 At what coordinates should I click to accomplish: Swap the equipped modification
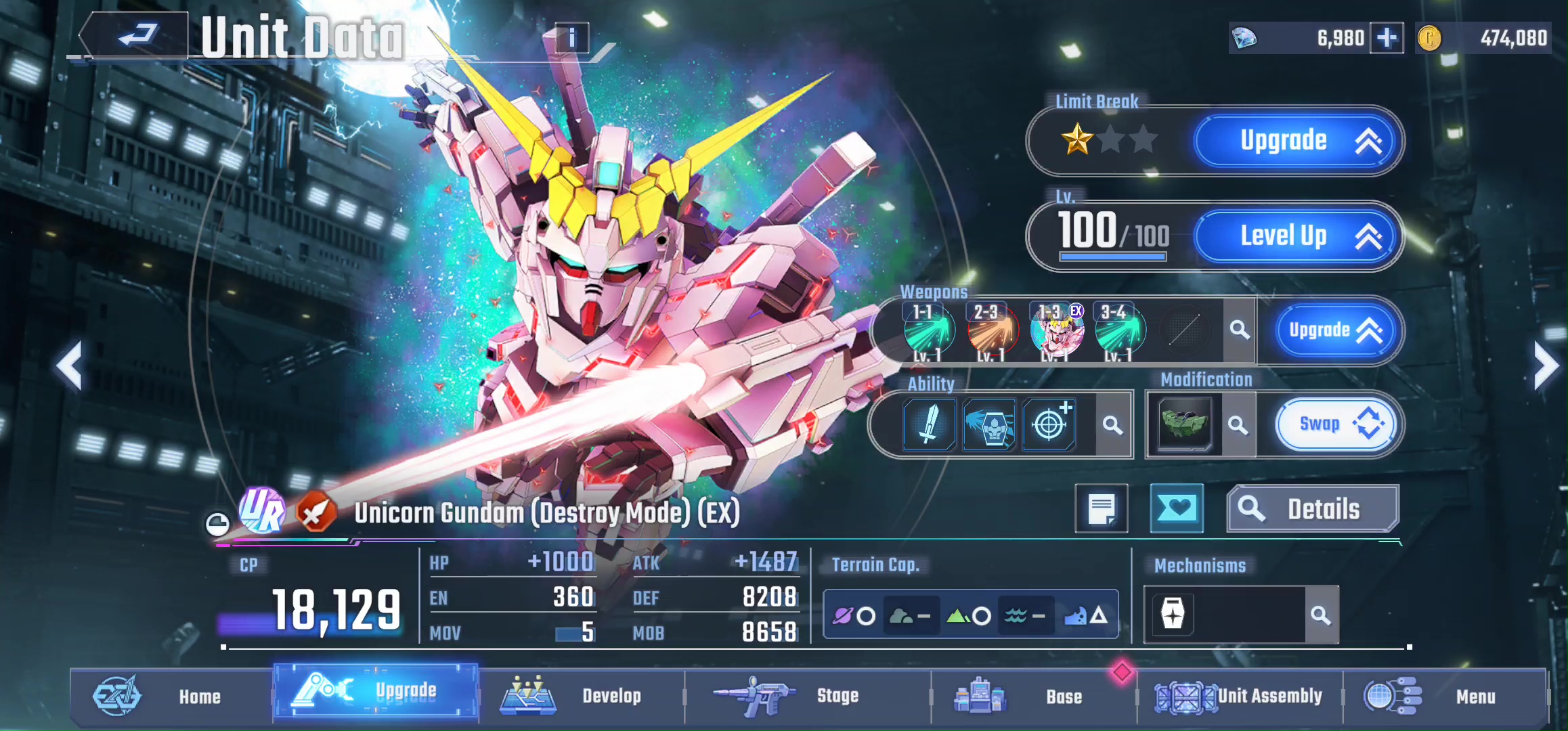[x=1334, y=425]
